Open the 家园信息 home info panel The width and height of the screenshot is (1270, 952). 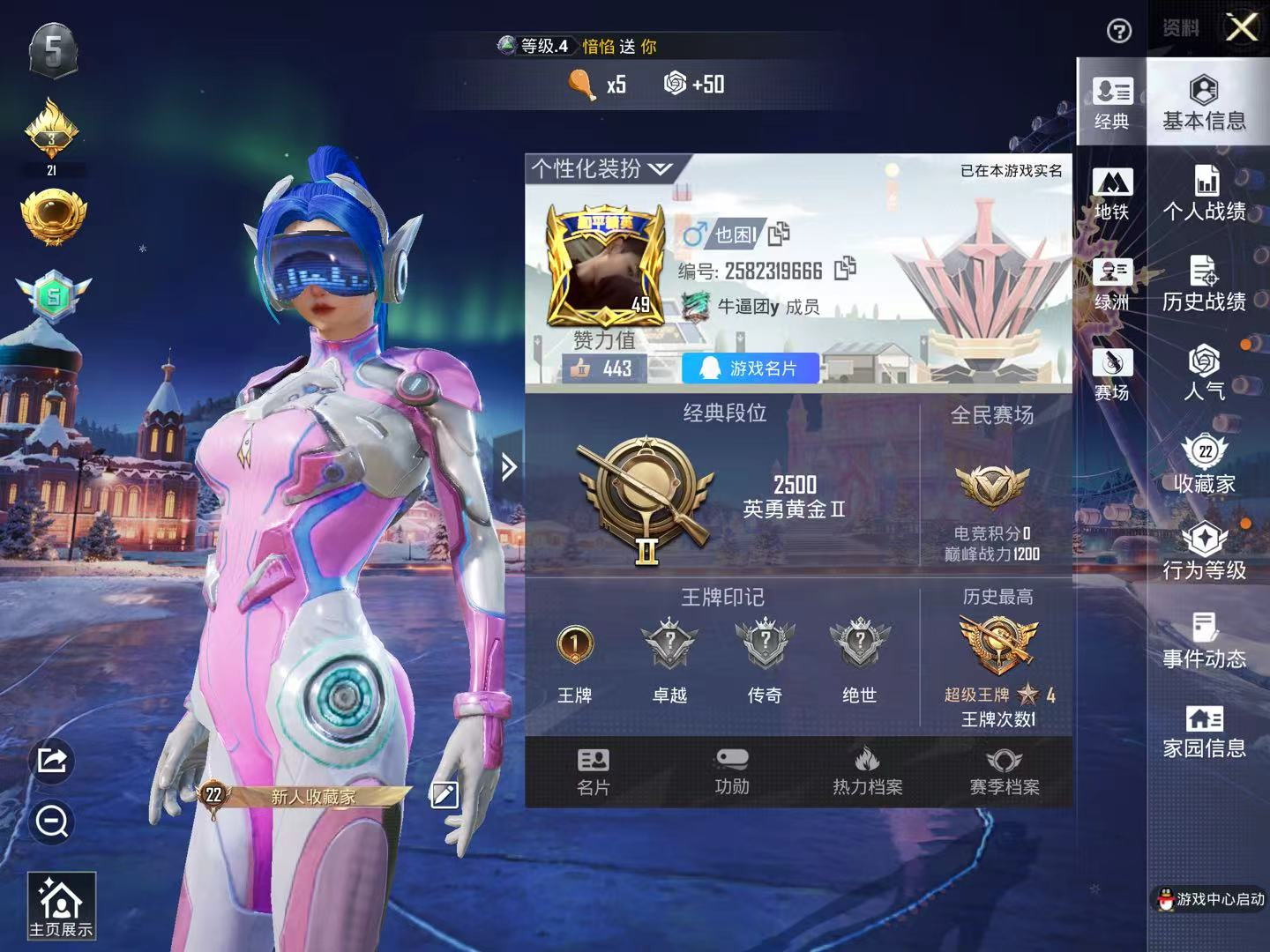pos(1205,732)
